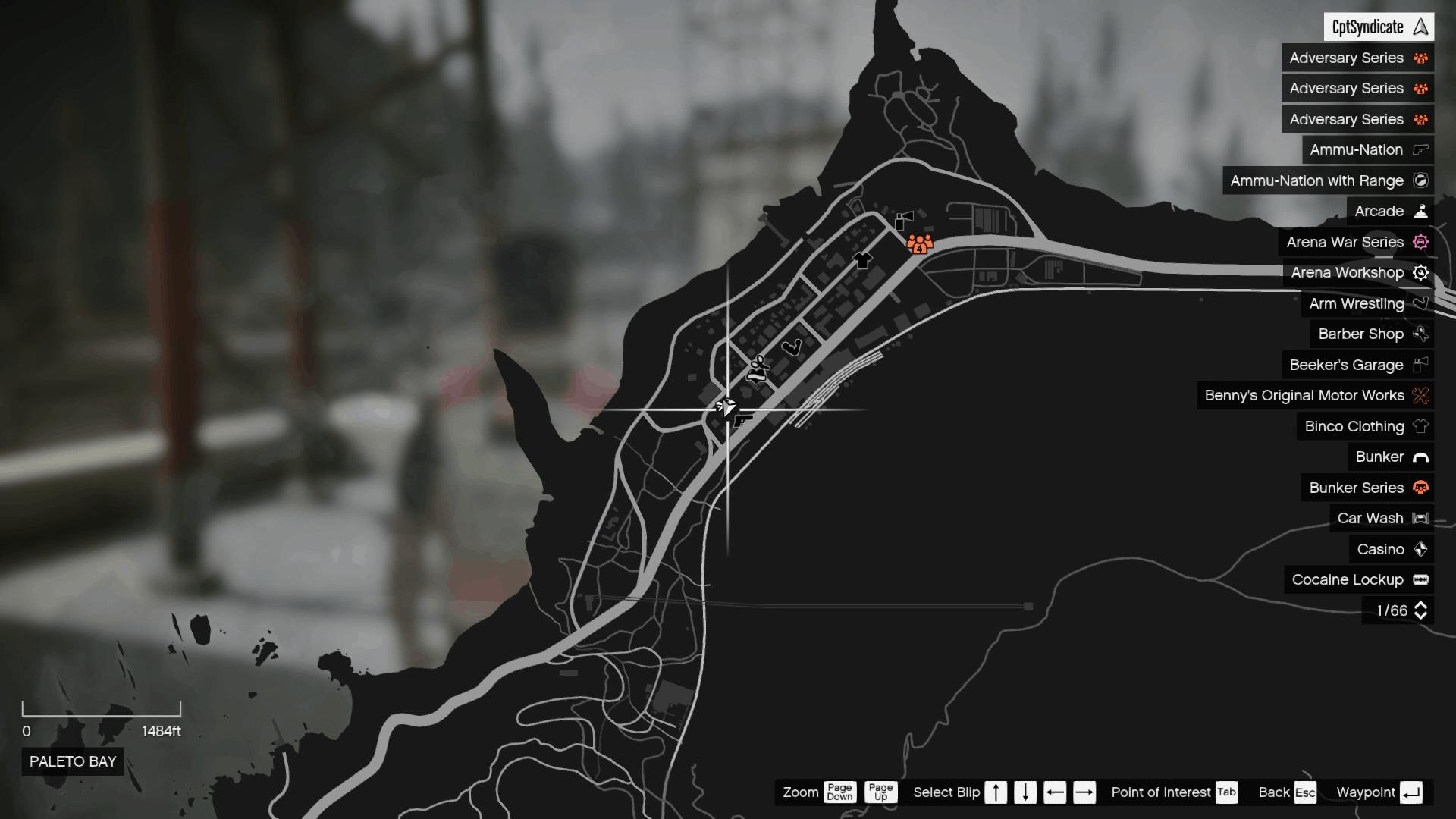Select the Ammu-Nation pistol icon
The image size is (1456, 819).
point(1420,150)
